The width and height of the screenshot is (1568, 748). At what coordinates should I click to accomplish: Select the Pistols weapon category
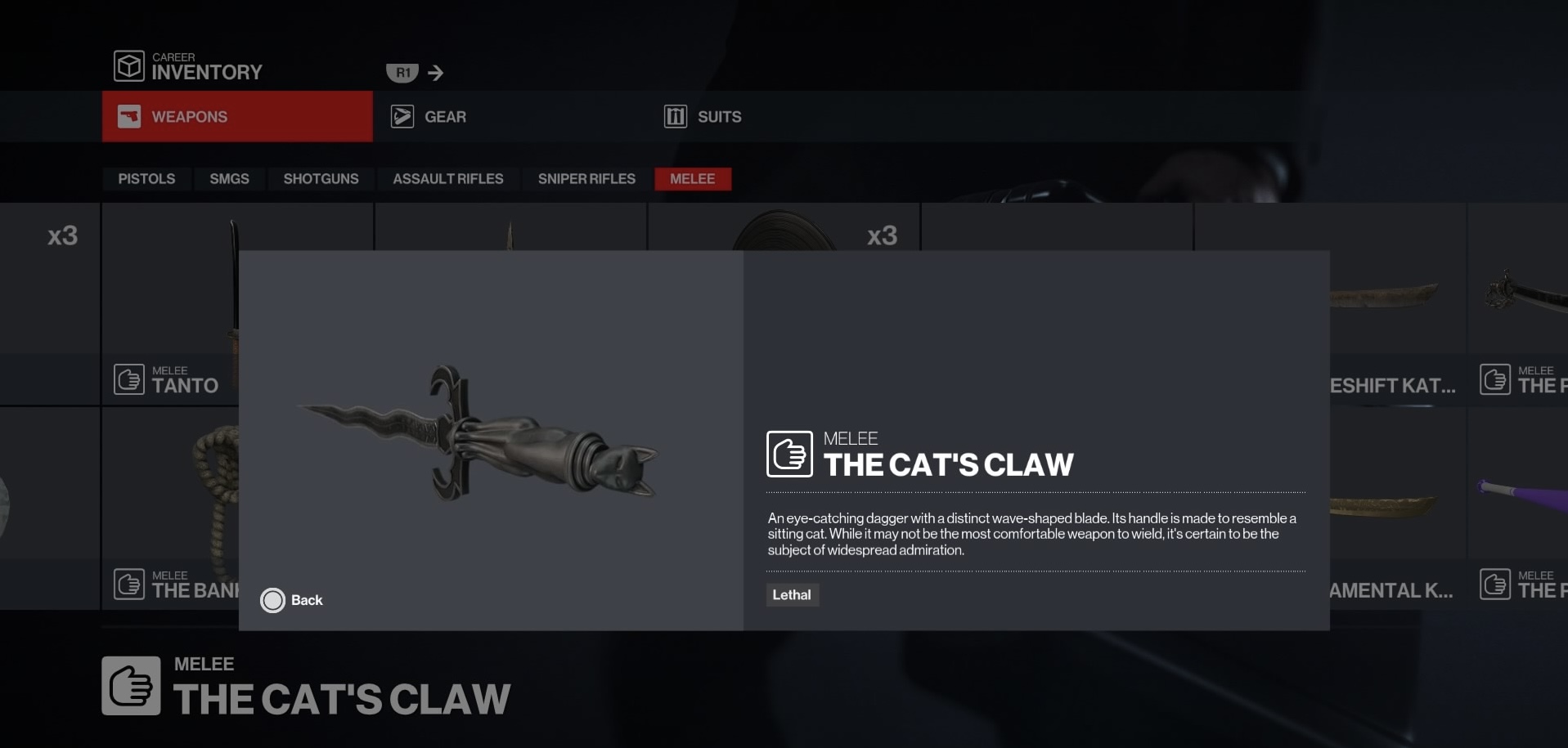146,179
